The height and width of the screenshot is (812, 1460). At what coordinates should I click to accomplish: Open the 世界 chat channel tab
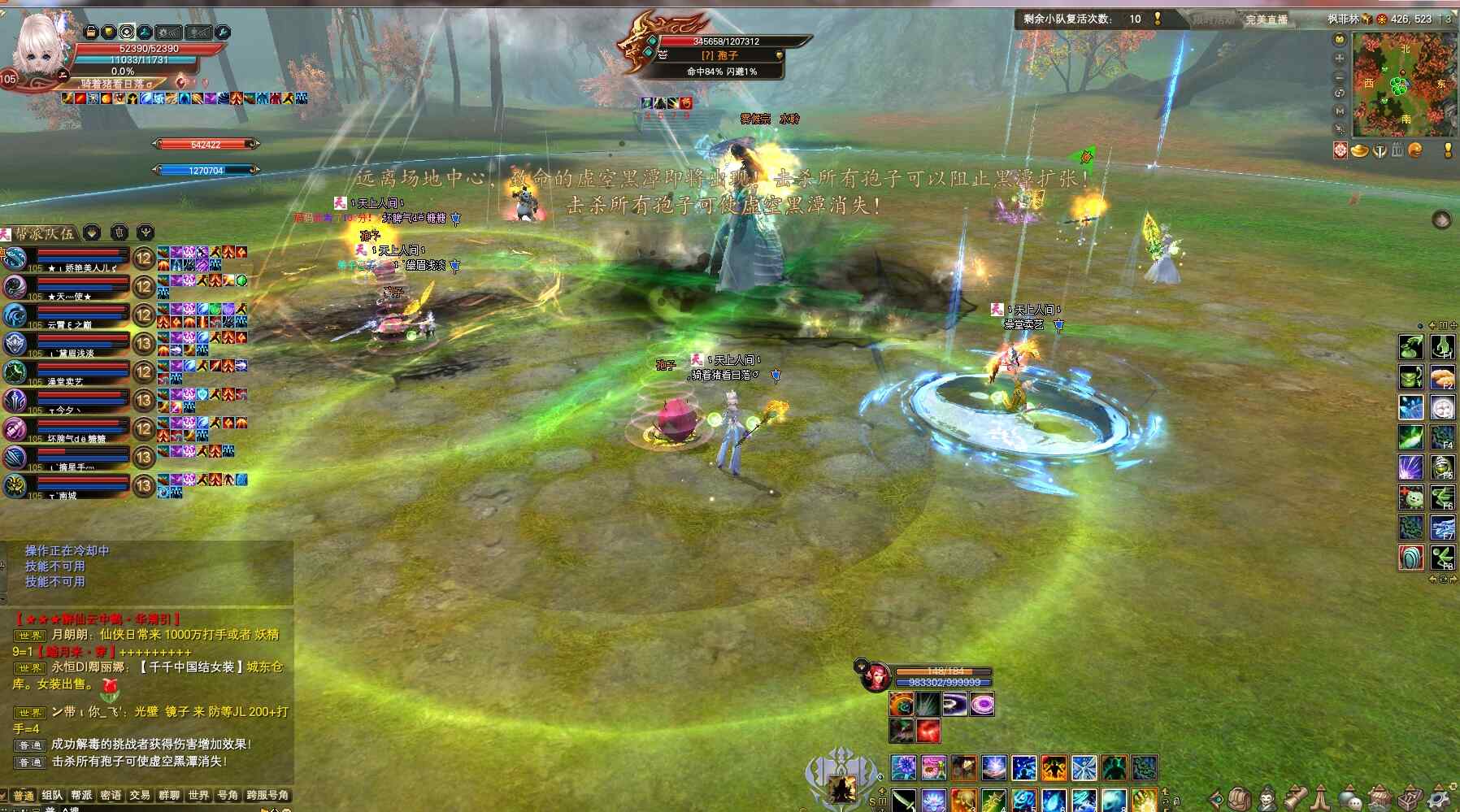pos(198,795)
